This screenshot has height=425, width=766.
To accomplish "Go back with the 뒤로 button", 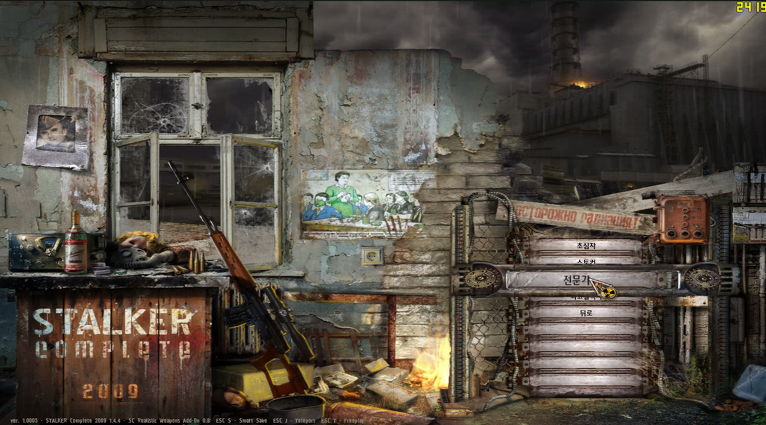I will (585, 313).
